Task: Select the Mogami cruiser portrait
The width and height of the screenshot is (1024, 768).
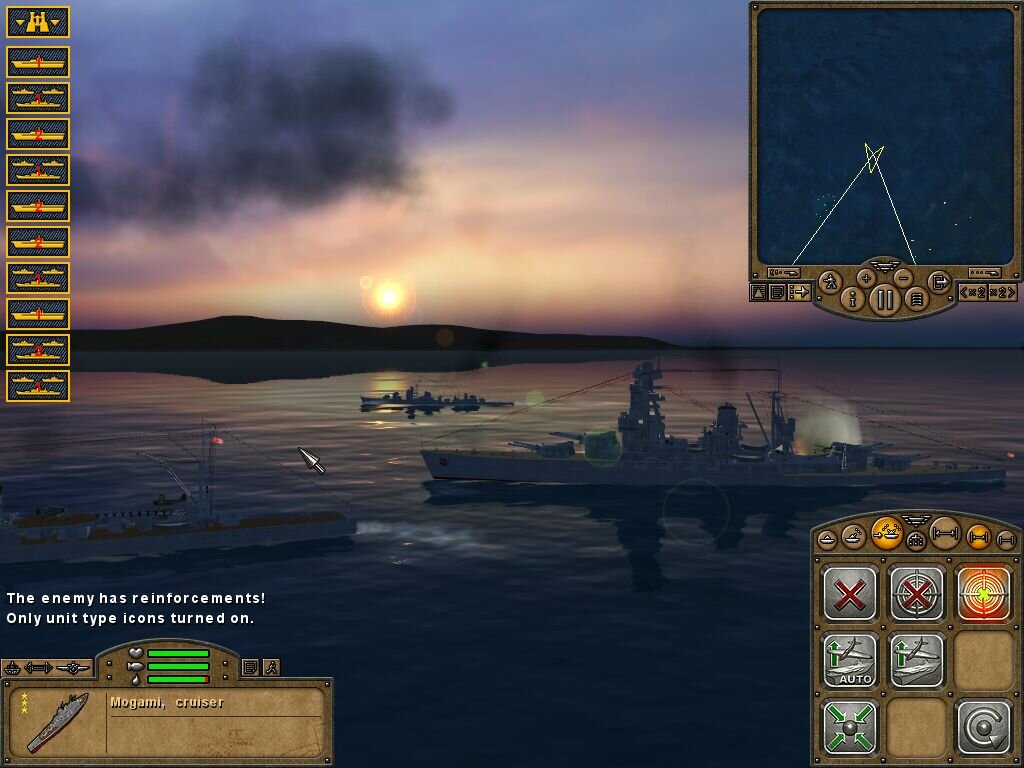Action: pyautogui.click(x=57, y=722)
